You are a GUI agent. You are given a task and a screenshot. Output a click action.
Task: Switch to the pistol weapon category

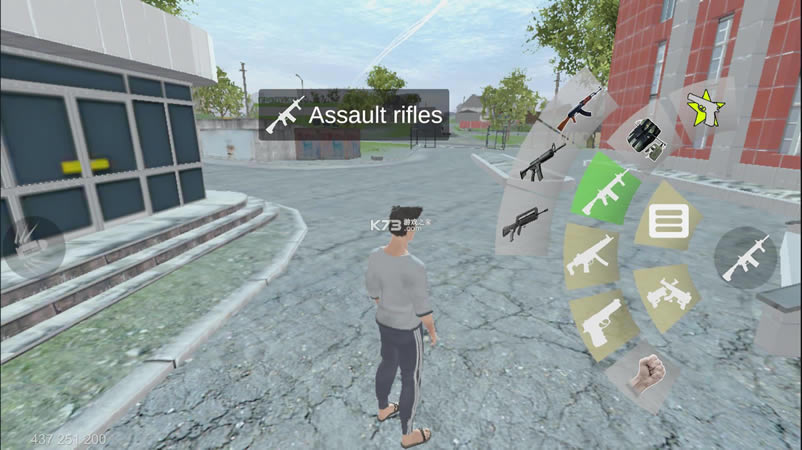[603, 322]
